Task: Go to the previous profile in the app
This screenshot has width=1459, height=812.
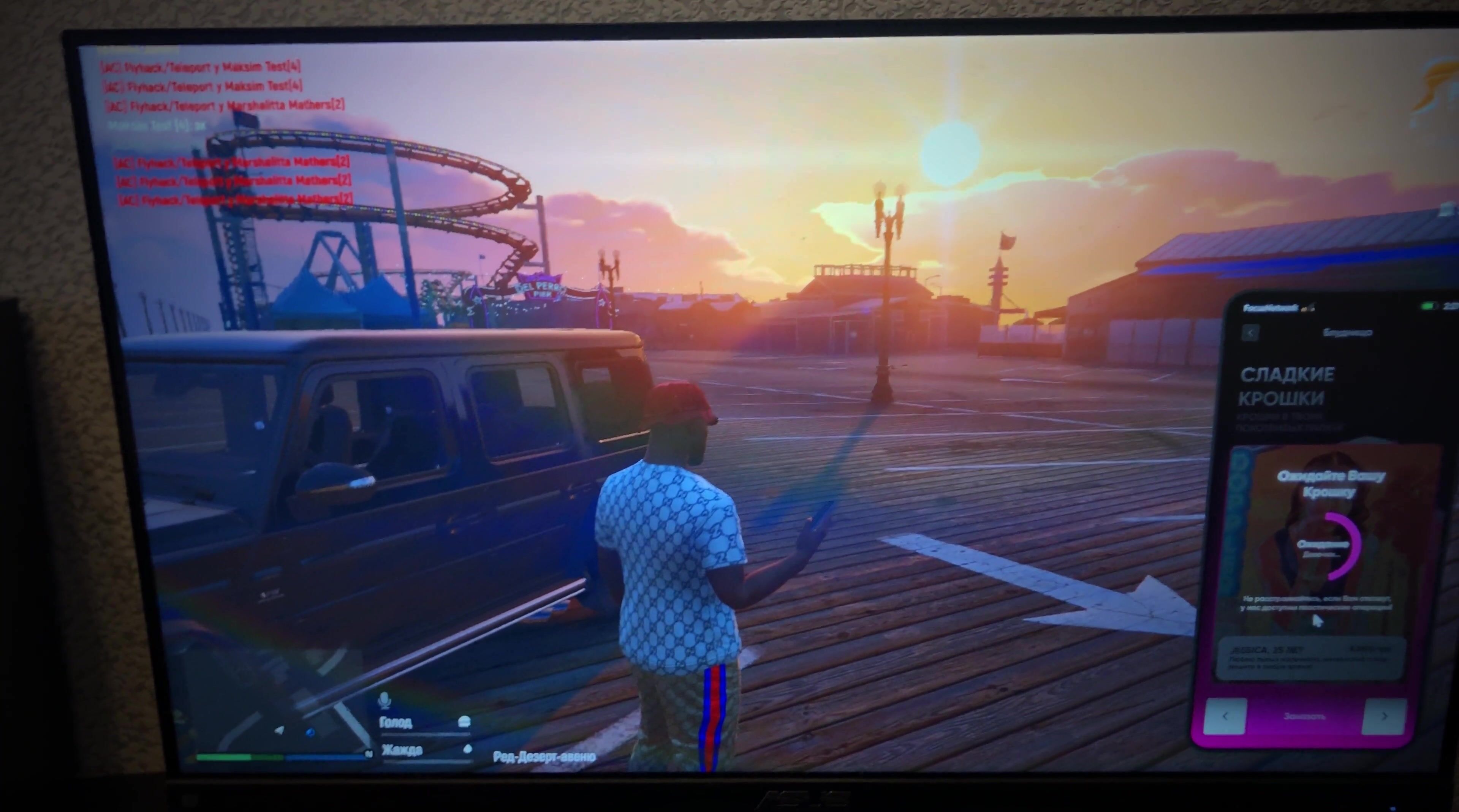Action: (x=1225, y=716)
